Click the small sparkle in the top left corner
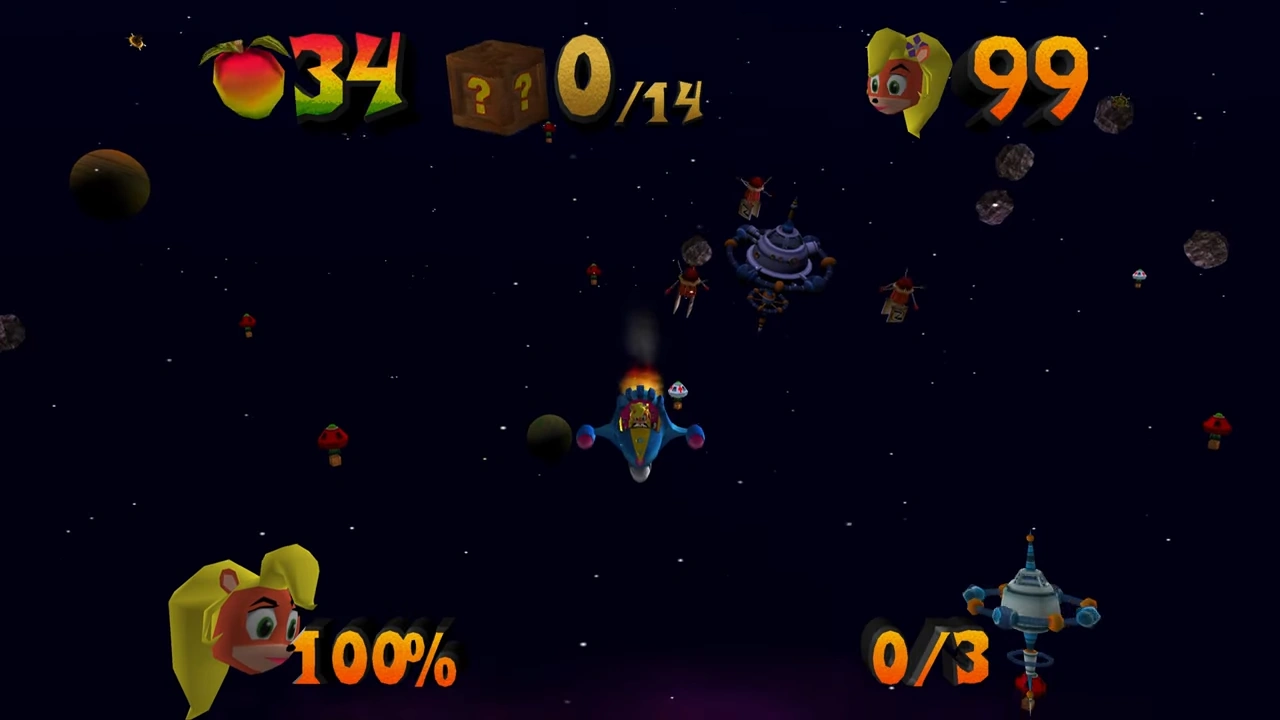Screen dimensions: 1280x720 pyautogui.click(x=136, y=40)
